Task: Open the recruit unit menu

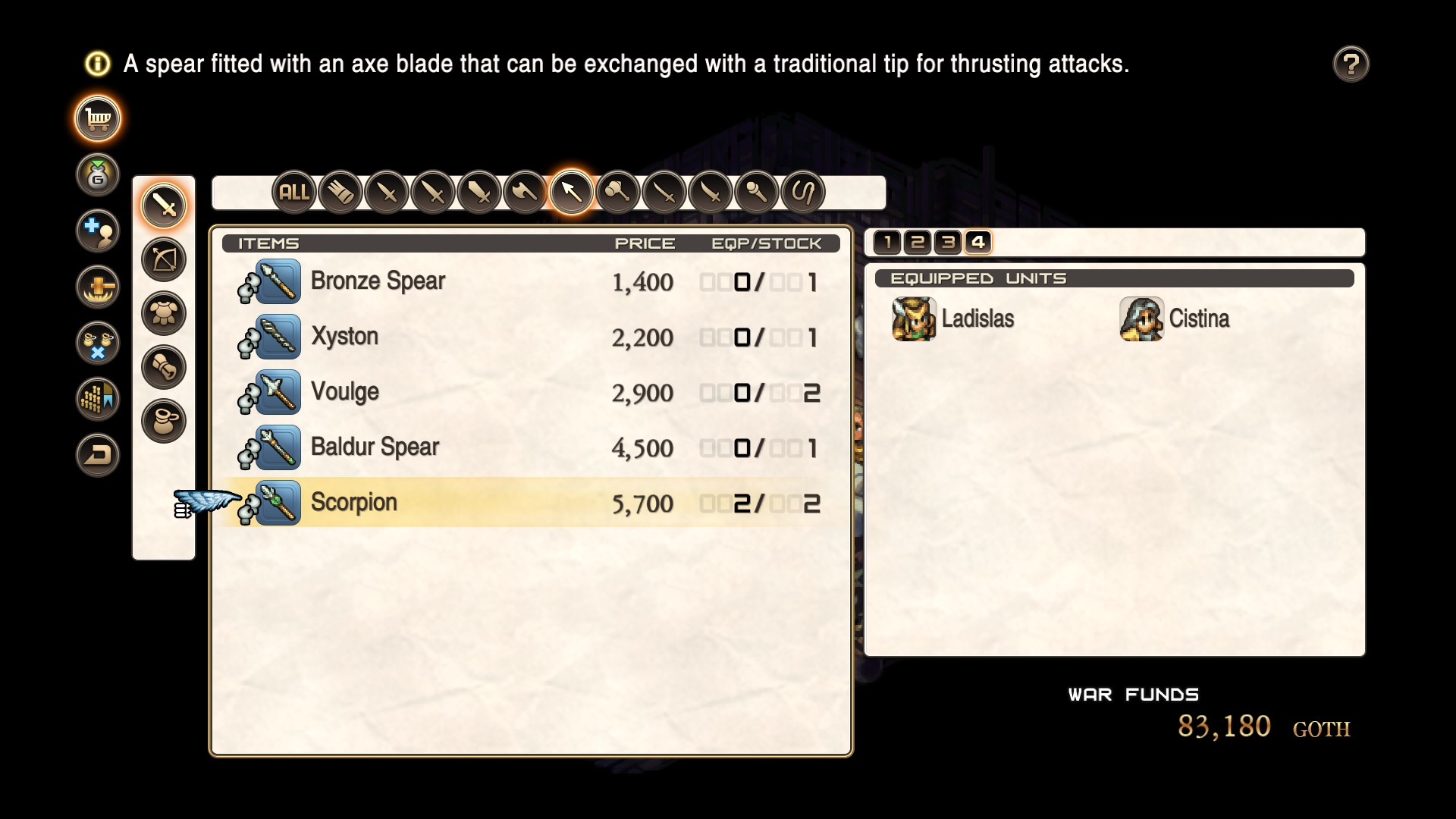Action: click(x=98, y=231)
